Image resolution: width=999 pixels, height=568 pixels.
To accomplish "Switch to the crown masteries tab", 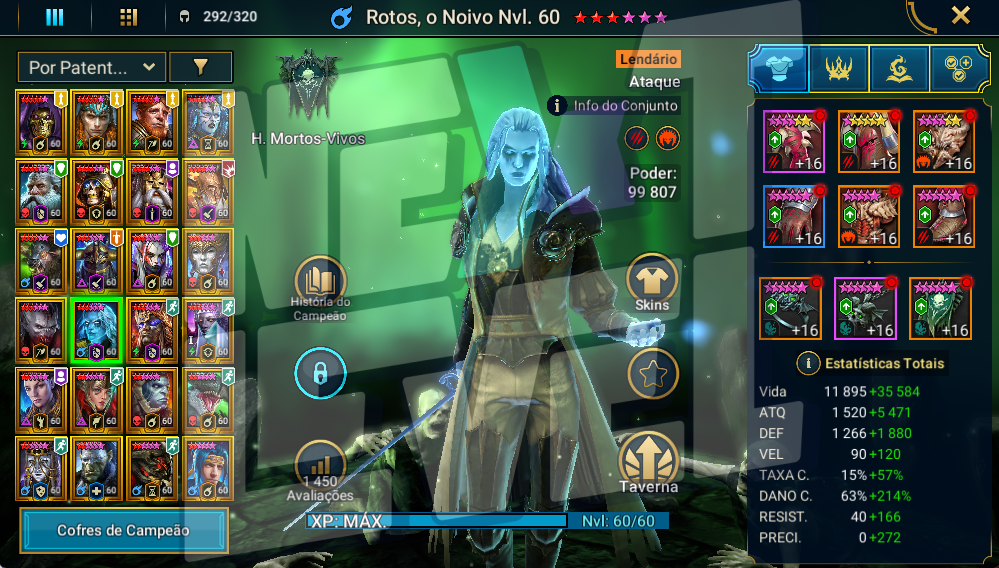I will pyautogui.click(x=838, y=68).
